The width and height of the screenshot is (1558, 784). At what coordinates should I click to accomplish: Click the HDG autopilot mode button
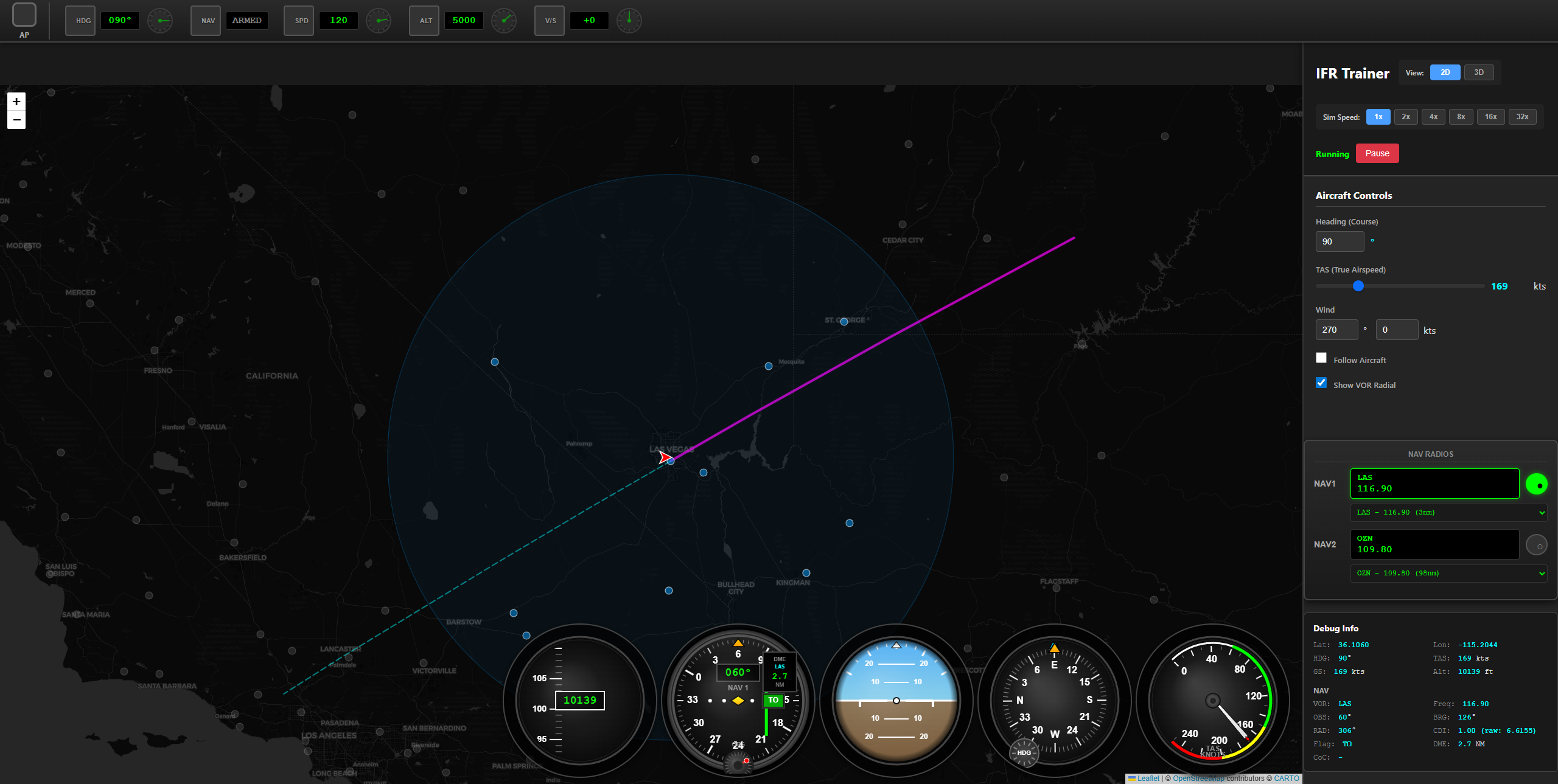80,20
